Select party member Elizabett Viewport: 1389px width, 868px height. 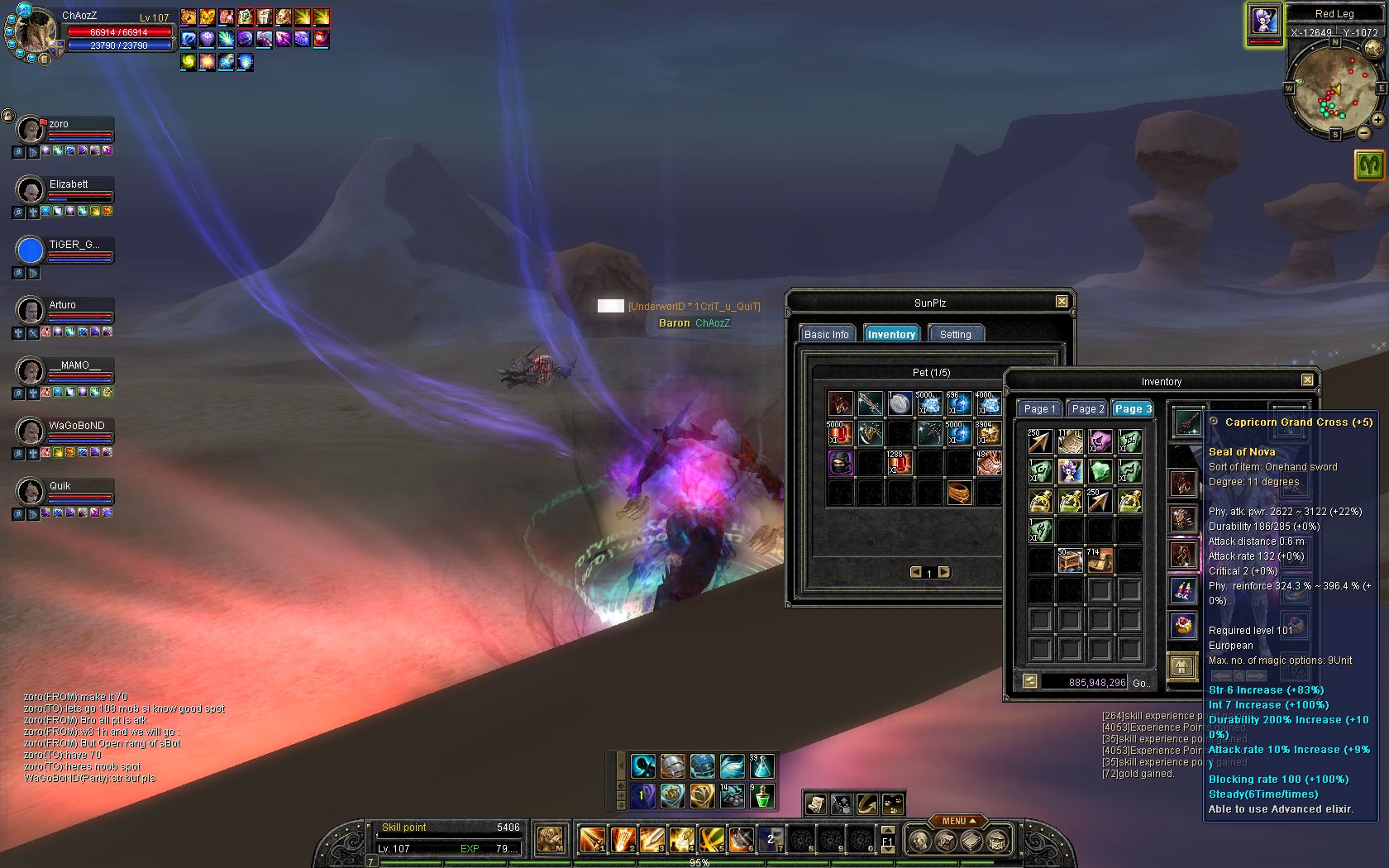[x=31, y=189]
